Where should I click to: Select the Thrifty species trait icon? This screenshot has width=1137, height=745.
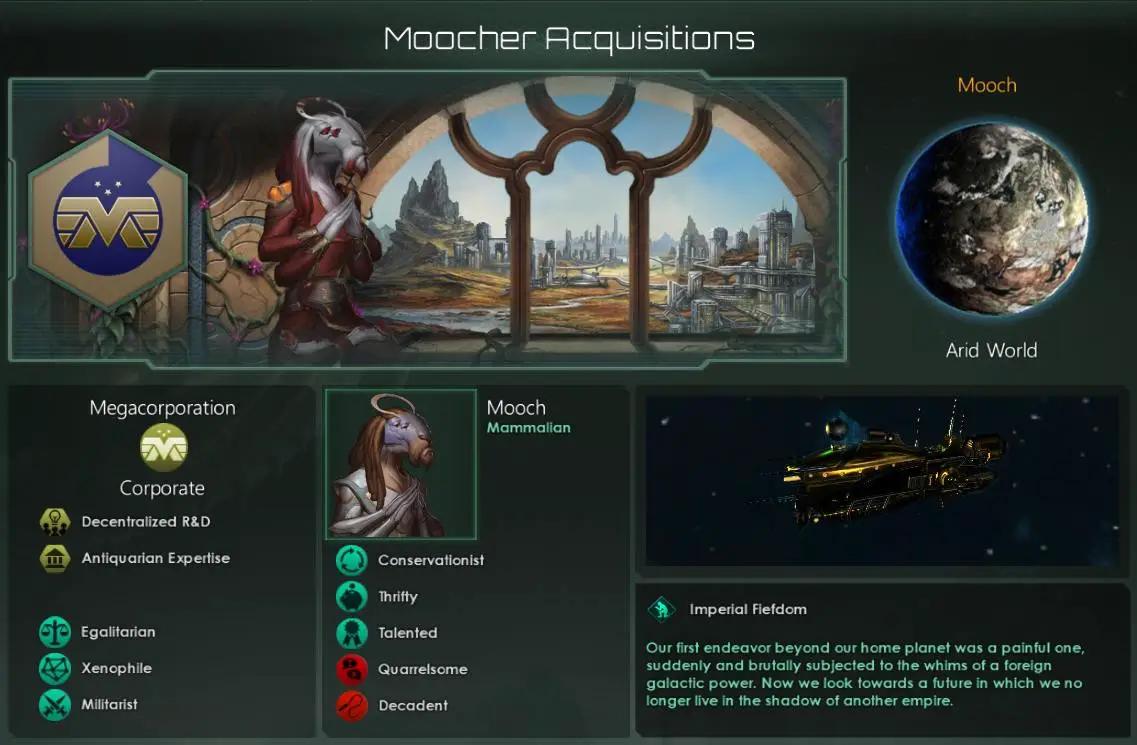point(351,597)
